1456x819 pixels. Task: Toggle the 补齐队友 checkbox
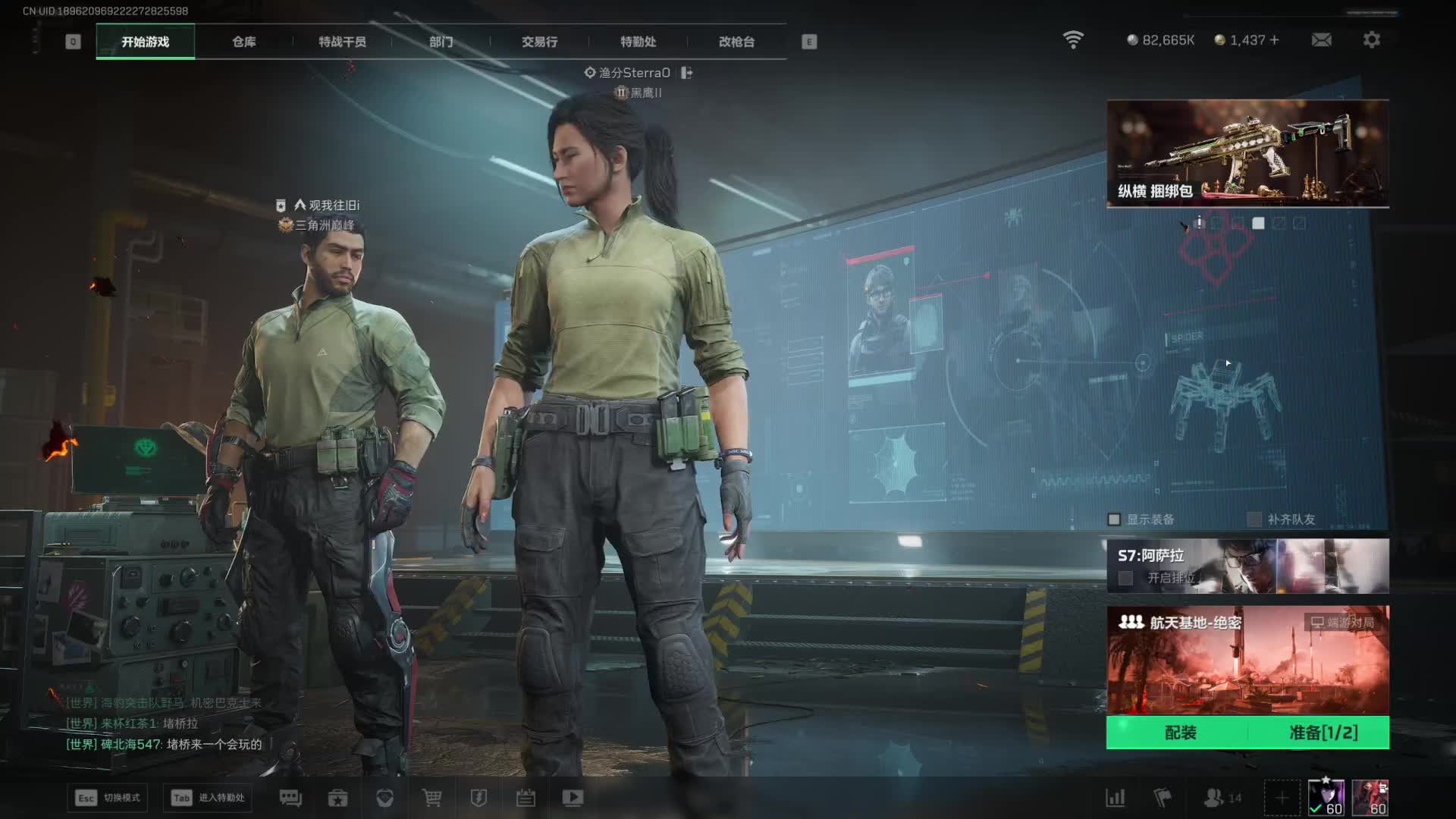1254,519
